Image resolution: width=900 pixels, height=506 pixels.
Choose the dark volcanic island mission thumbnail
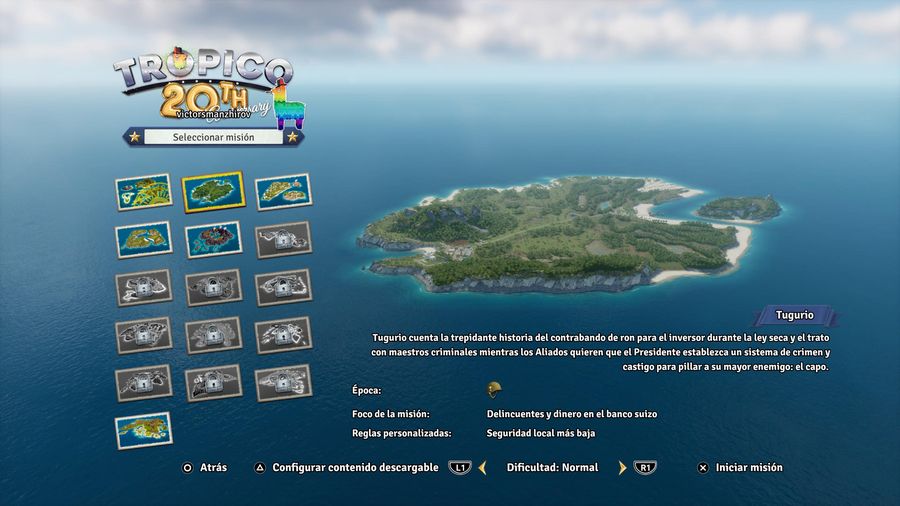pos(213,240)
